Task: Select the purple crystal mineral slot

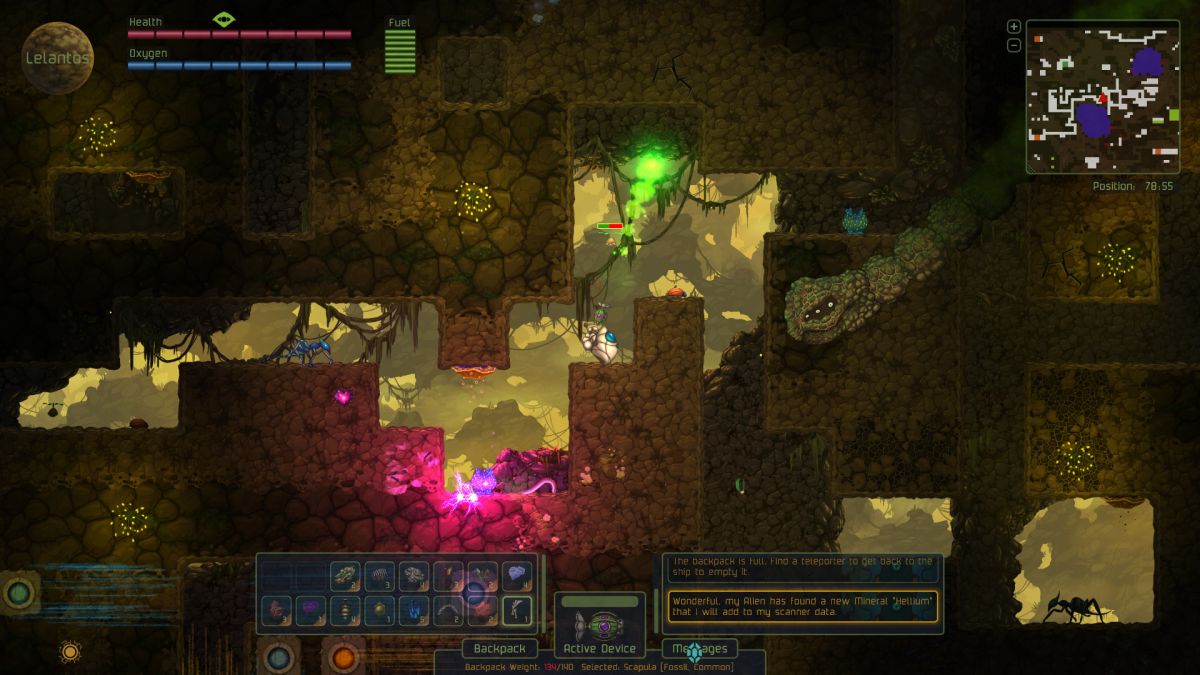Action: point(311,609)
